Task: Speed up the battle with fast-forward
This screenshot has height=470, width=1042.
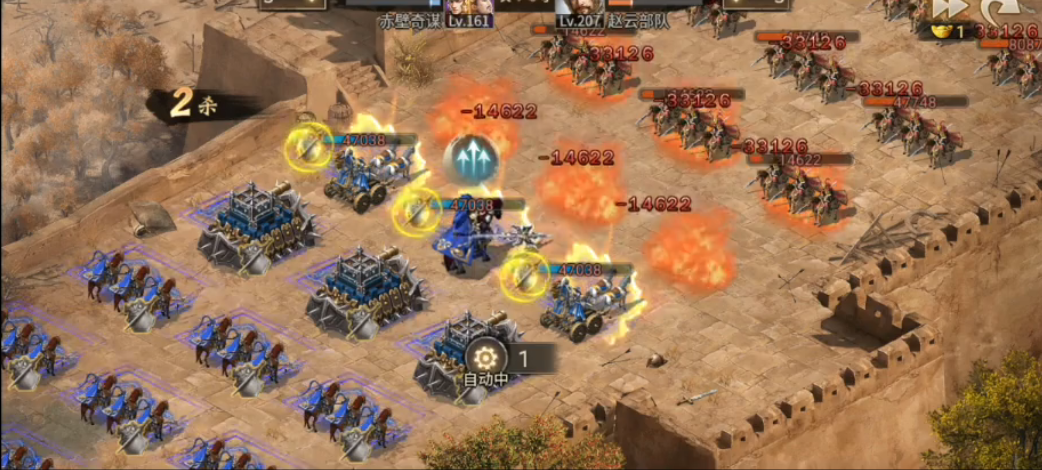Action: pos(950,8)
